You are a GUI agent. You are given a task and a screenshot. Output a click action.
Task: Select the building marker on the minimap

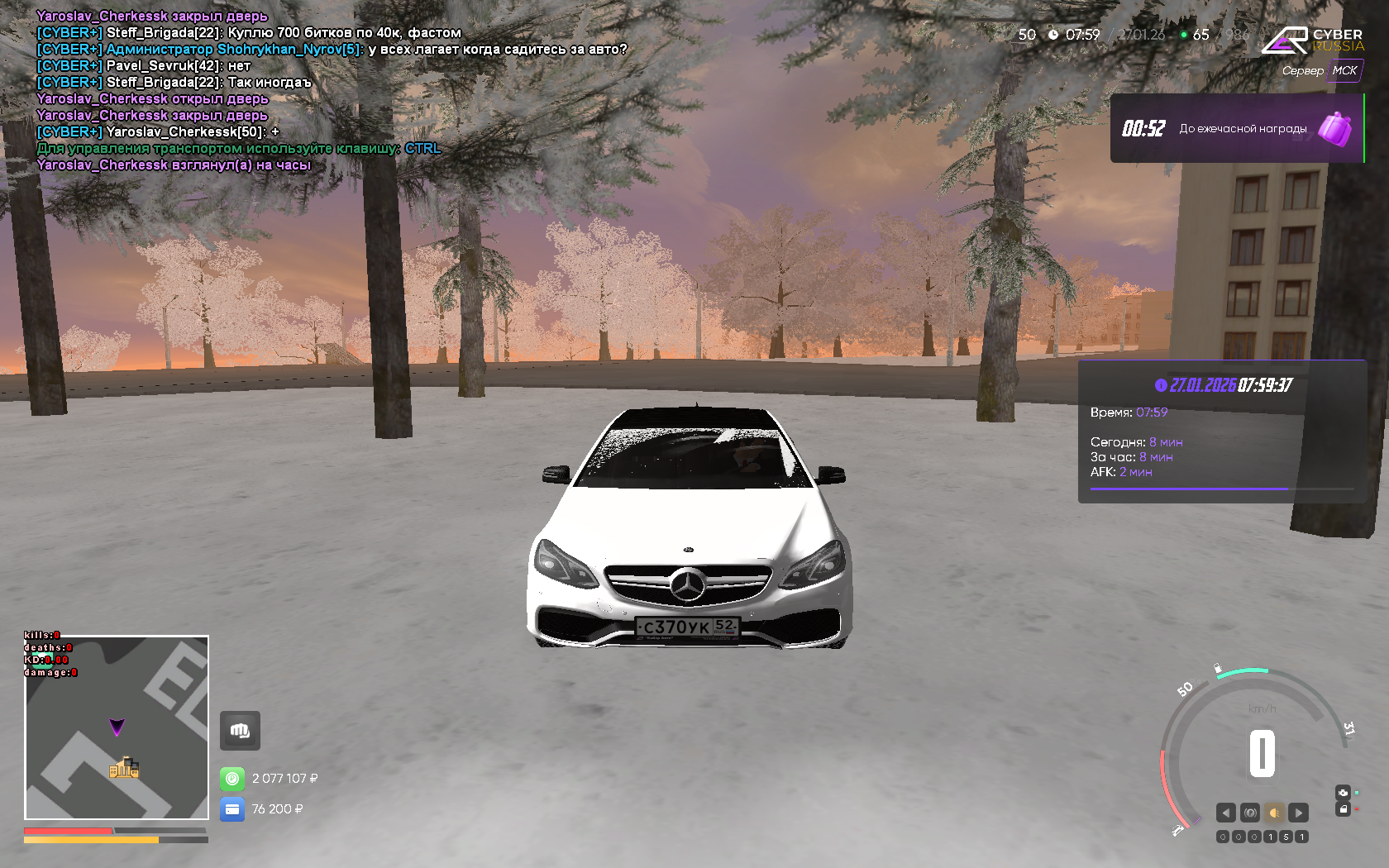click(124, 768)
